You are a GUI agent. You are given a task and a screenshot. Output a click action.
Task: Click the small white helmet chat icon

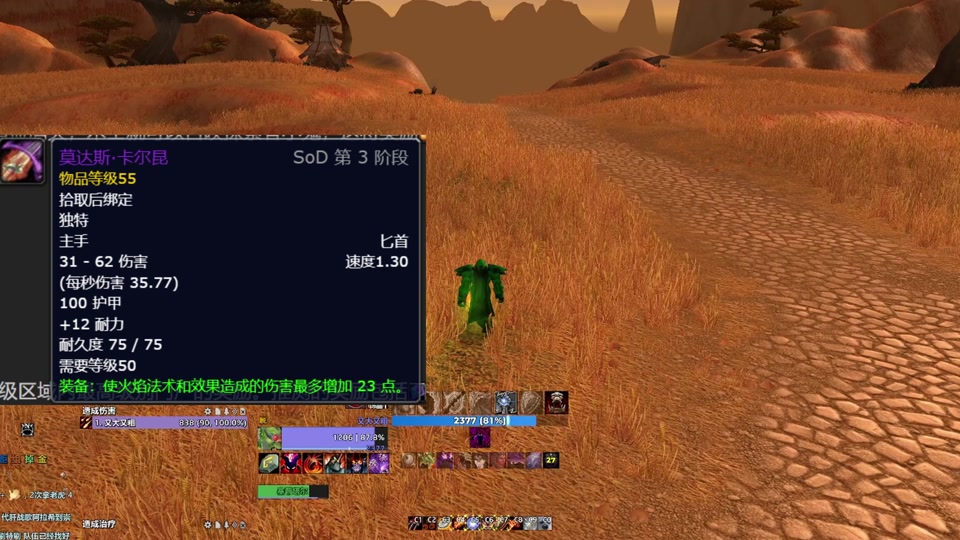tap(27, 429)
